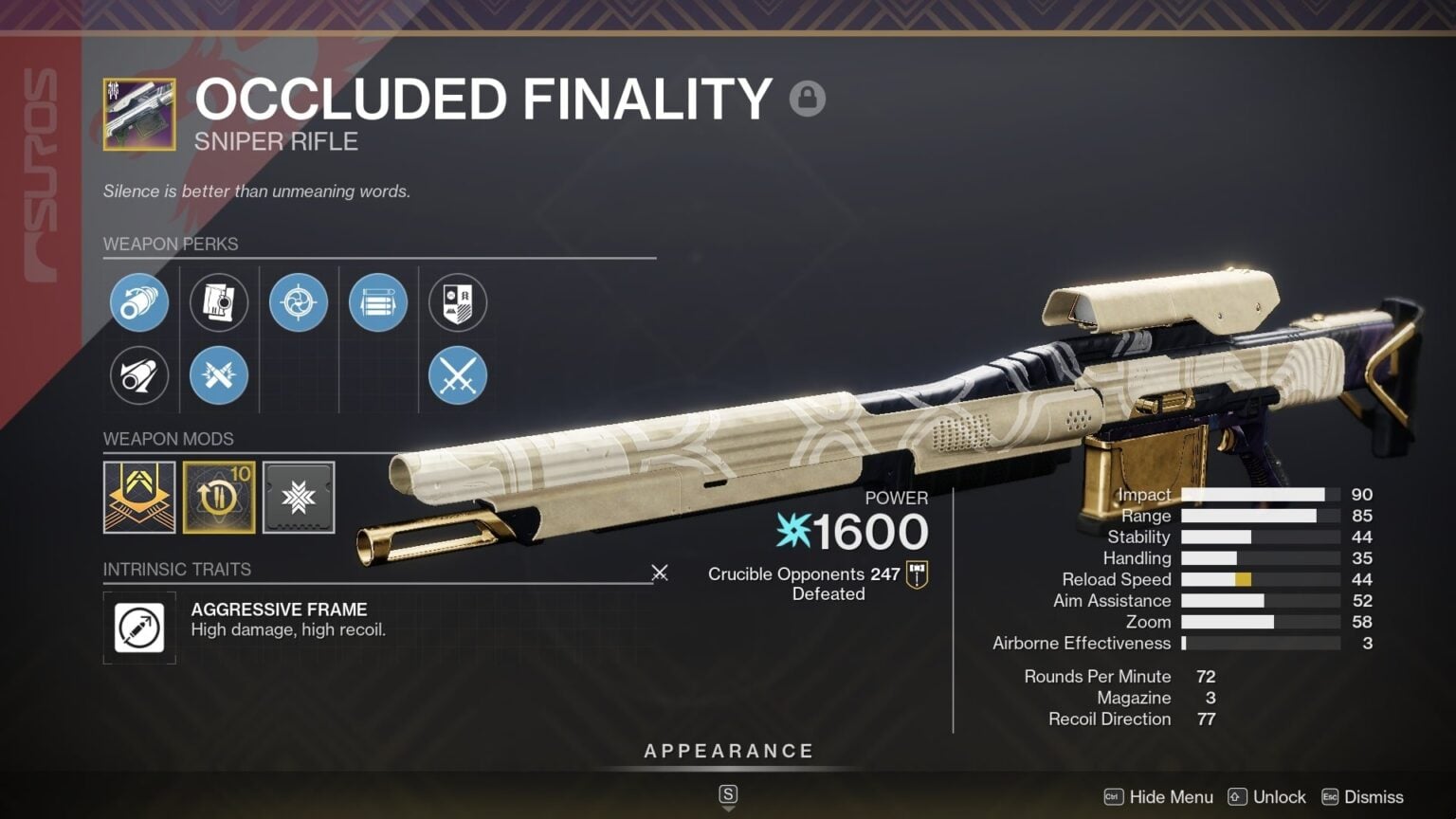Click the weapon thumbnail beside the title

point(138,113)
